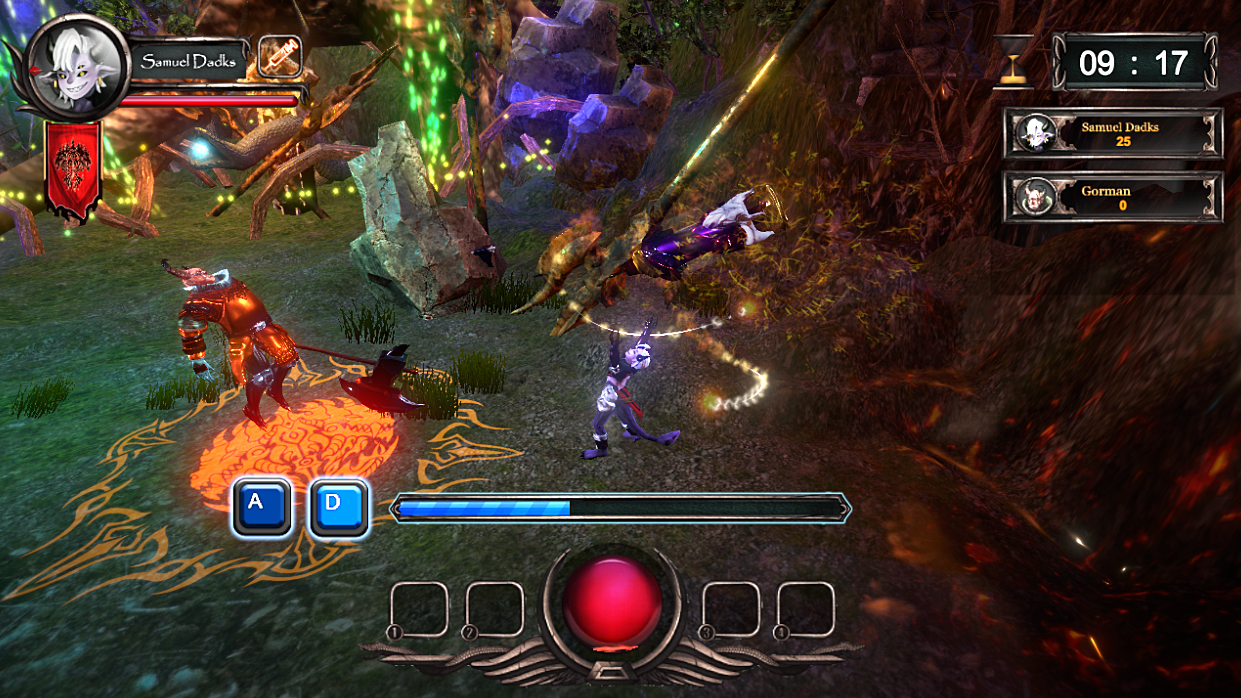The height and width of the screenshot is (698, 1241).
Task: Select empty ability slot number 1
Action: [419, 609]
